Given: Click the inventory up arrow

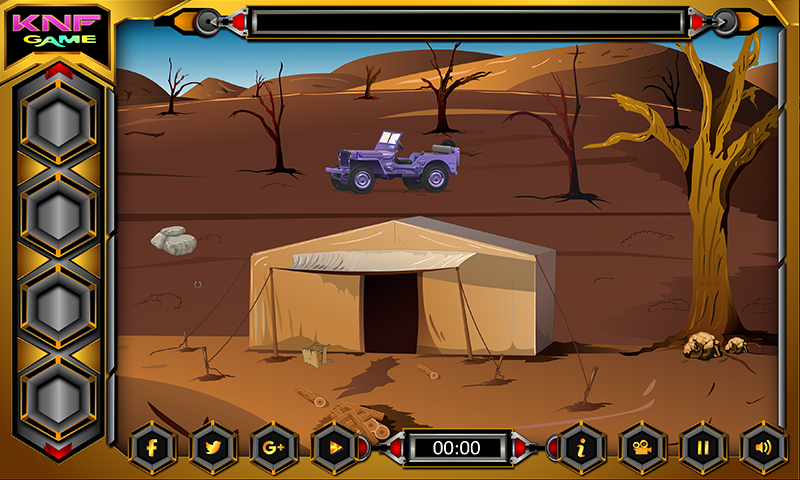Looking at the screenshot, I should (59, 70).
